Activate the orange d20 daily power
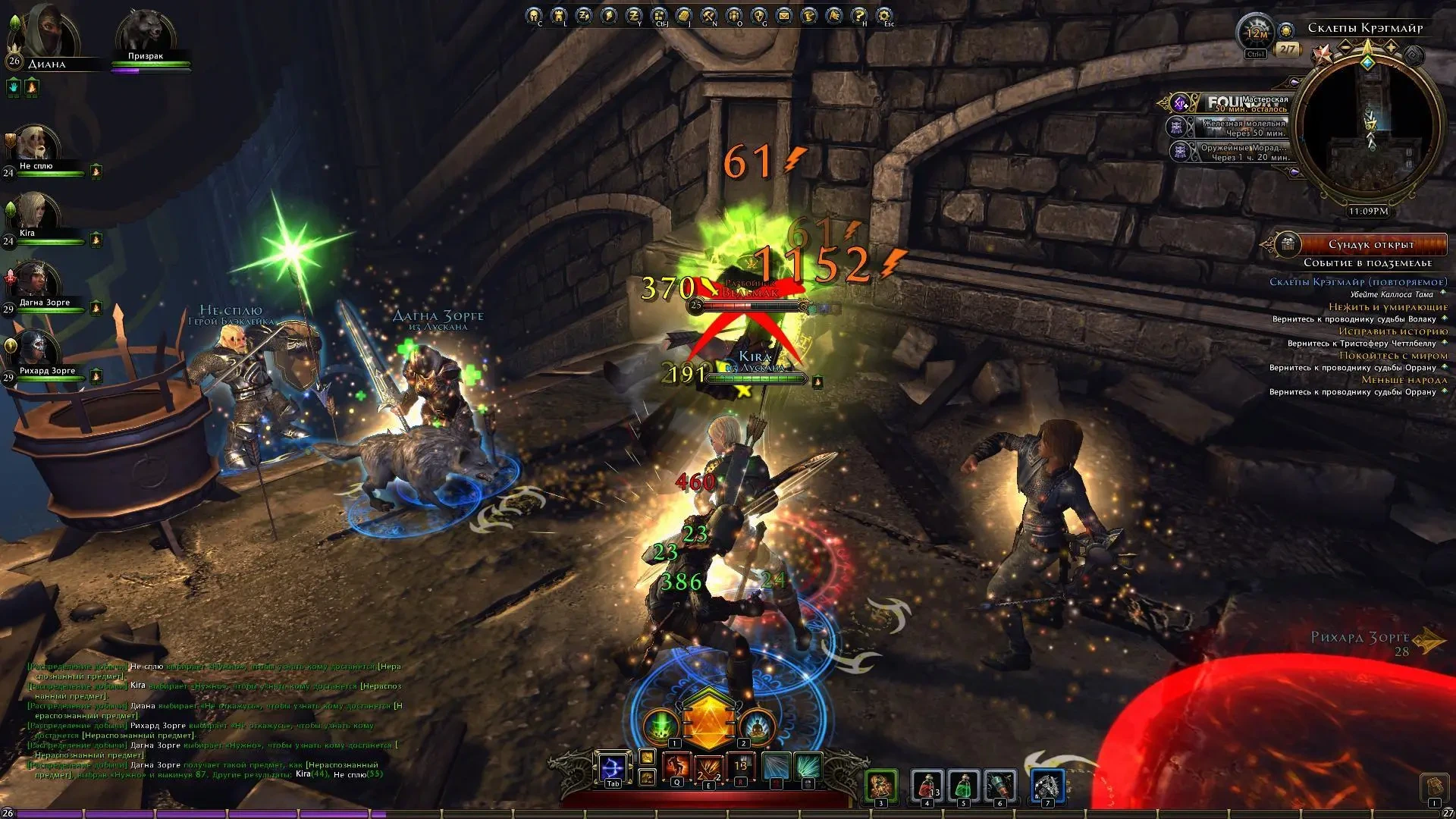 708,720
